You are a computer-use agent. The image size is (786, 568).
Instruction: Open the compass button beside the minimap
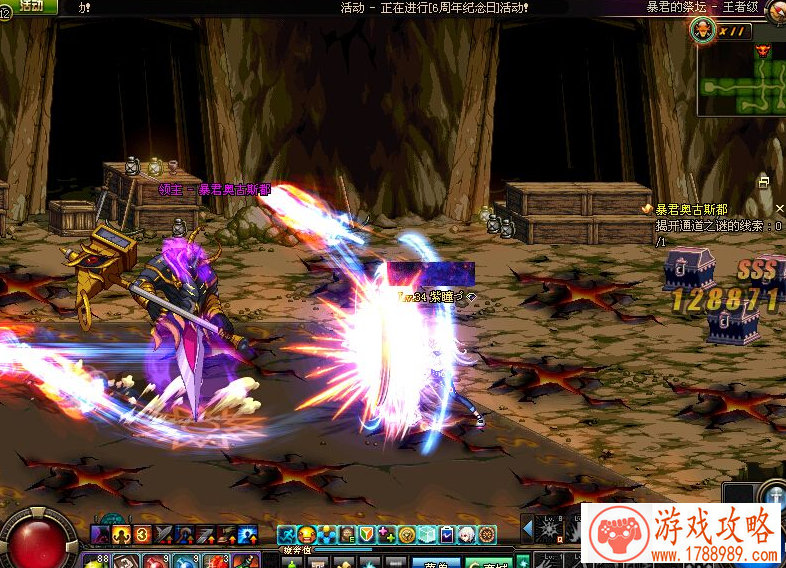coord(774,12)
